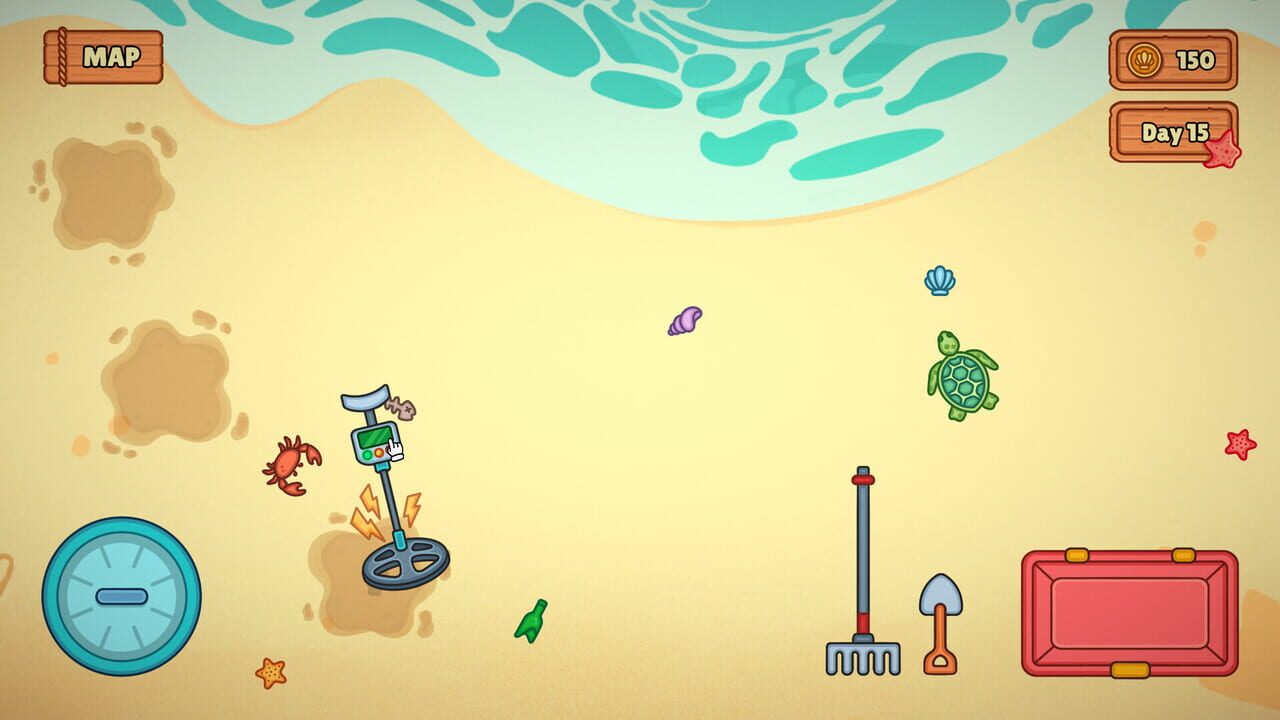This screenshot has height=720, width=1280.
Task: Click the beeping metal detector
Action: coord(380,490)
